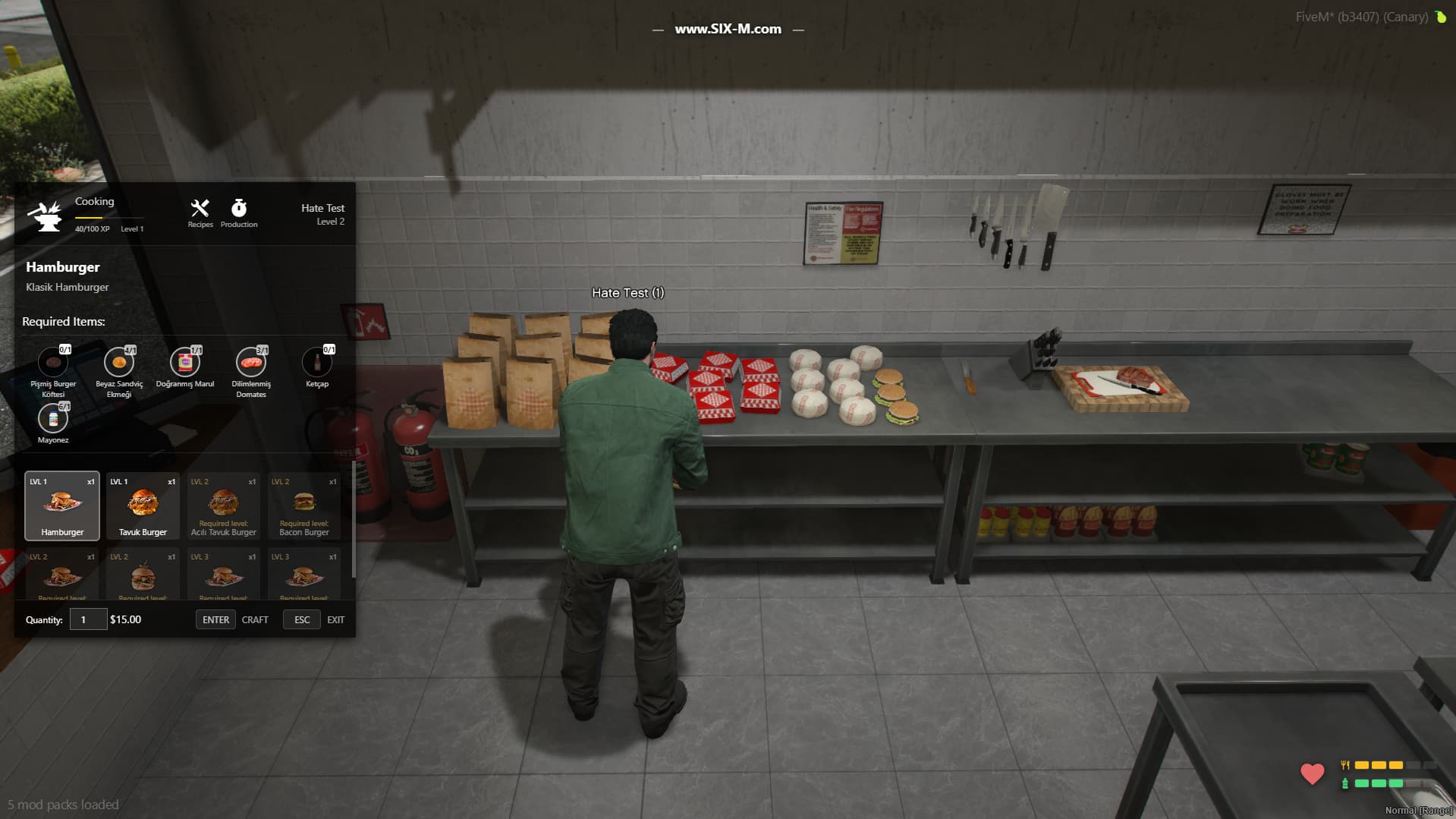
Task: Select the Tavuk Burger recipe
Action: click(x=143, y=505)
